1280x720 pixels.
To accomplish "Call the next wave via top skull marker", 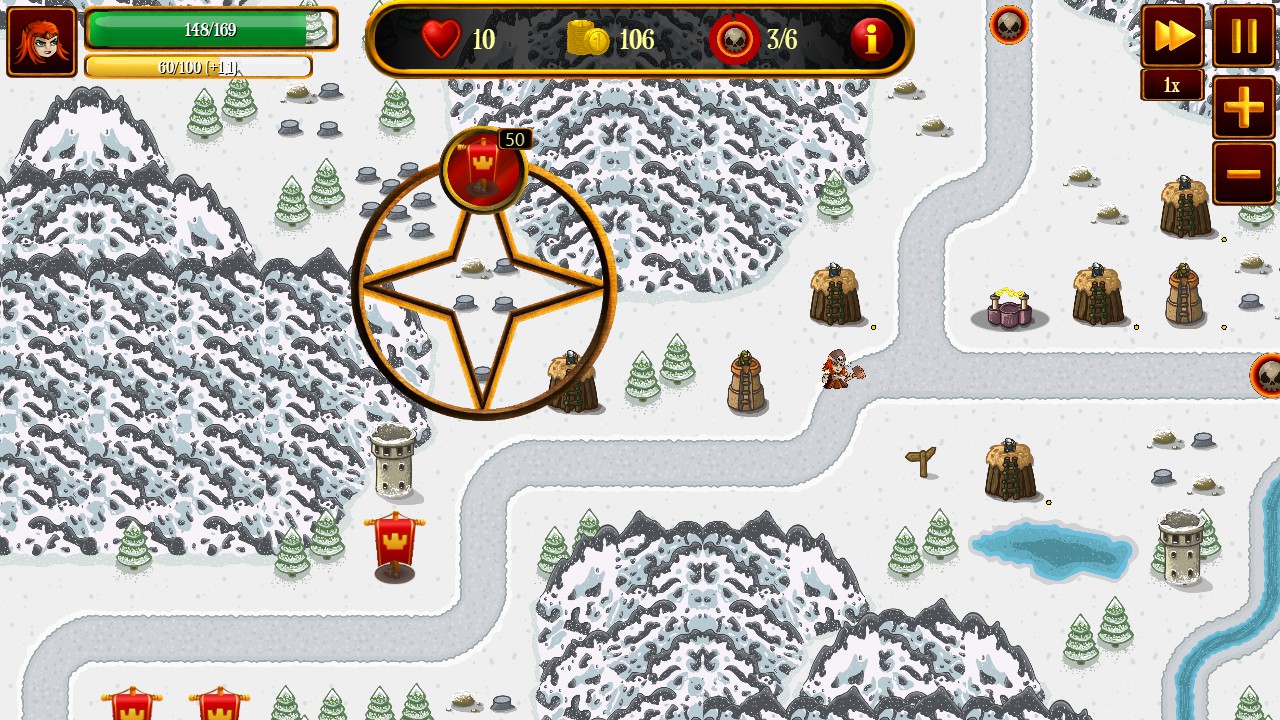I will point(1009,24).
